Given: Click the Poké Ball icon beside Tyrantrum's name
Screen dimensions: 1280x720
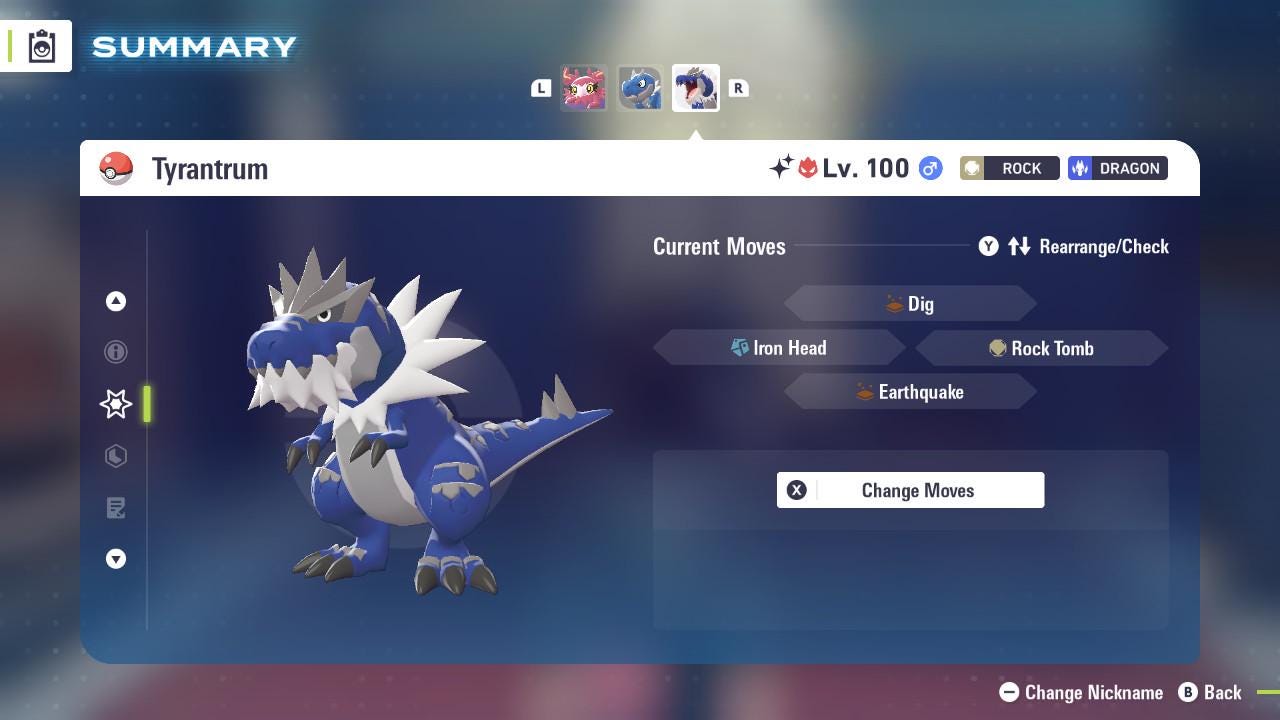Looking at the screenshot, I should [117, 169].
